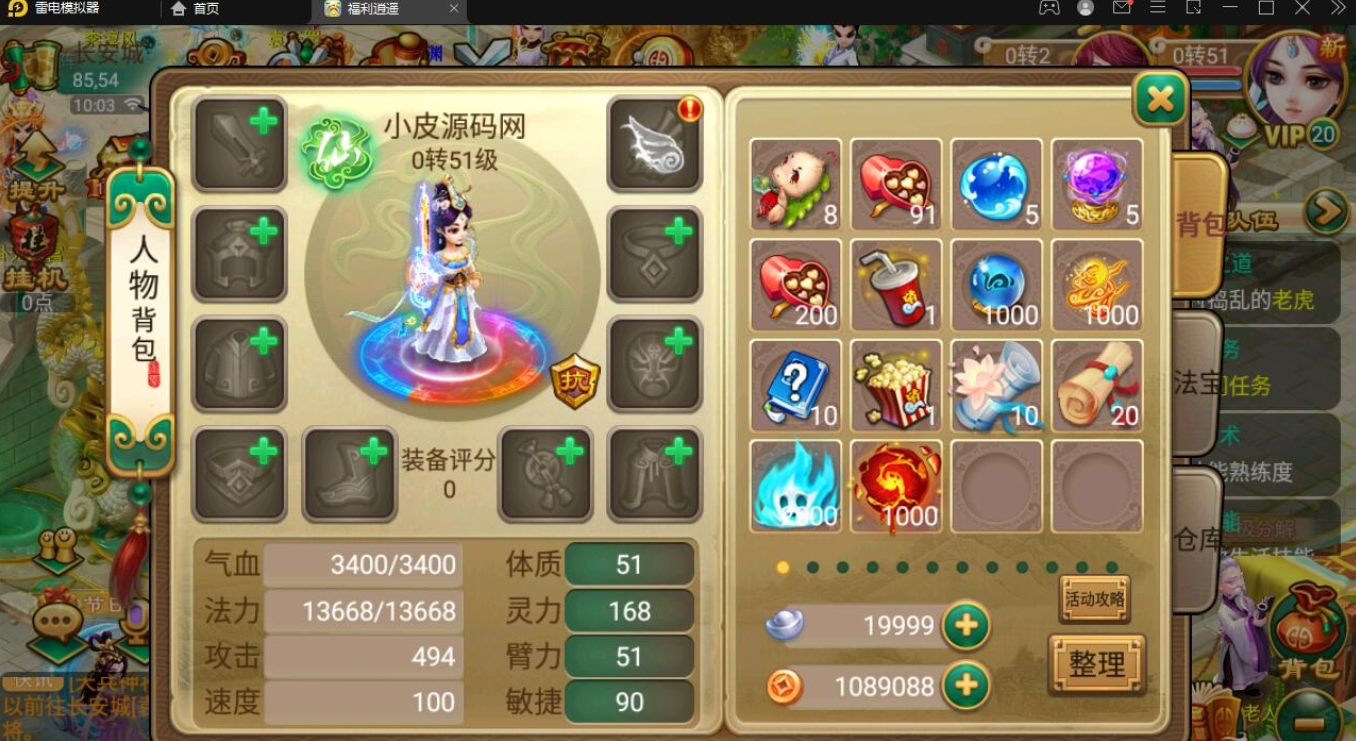Select the ginseng baby item

point(796,185)
